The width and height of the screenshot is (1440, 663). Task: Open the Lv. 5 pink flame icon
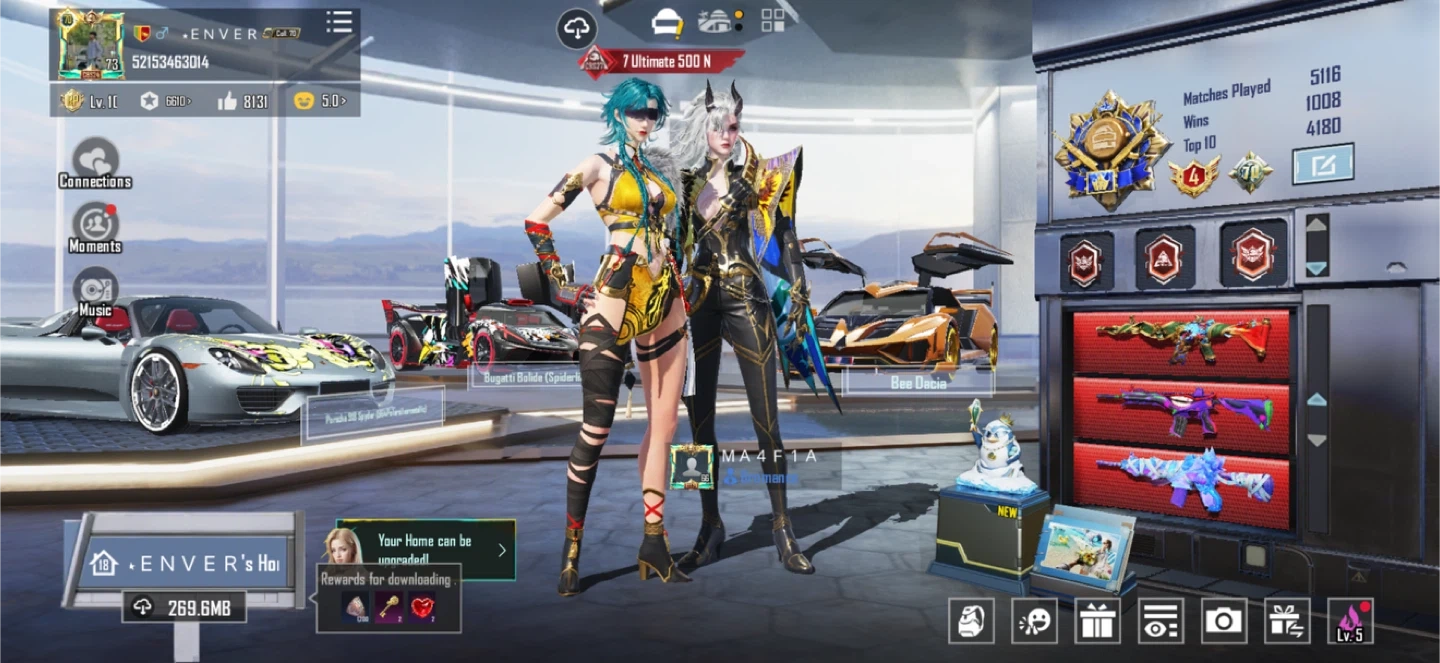(1350, 621)
